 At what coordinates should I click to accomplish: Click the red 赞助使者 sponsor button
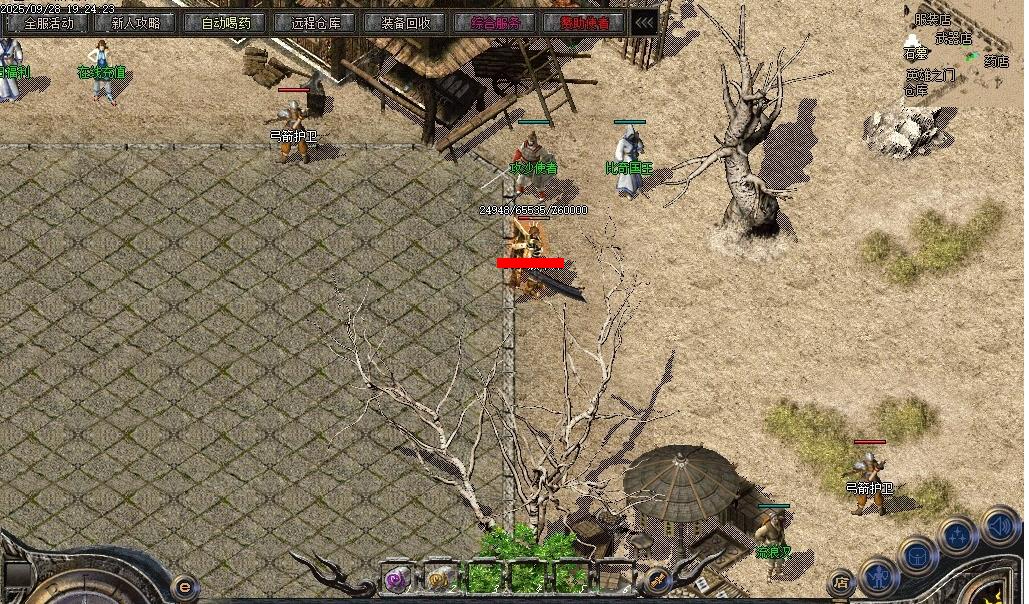click(585, 22)
